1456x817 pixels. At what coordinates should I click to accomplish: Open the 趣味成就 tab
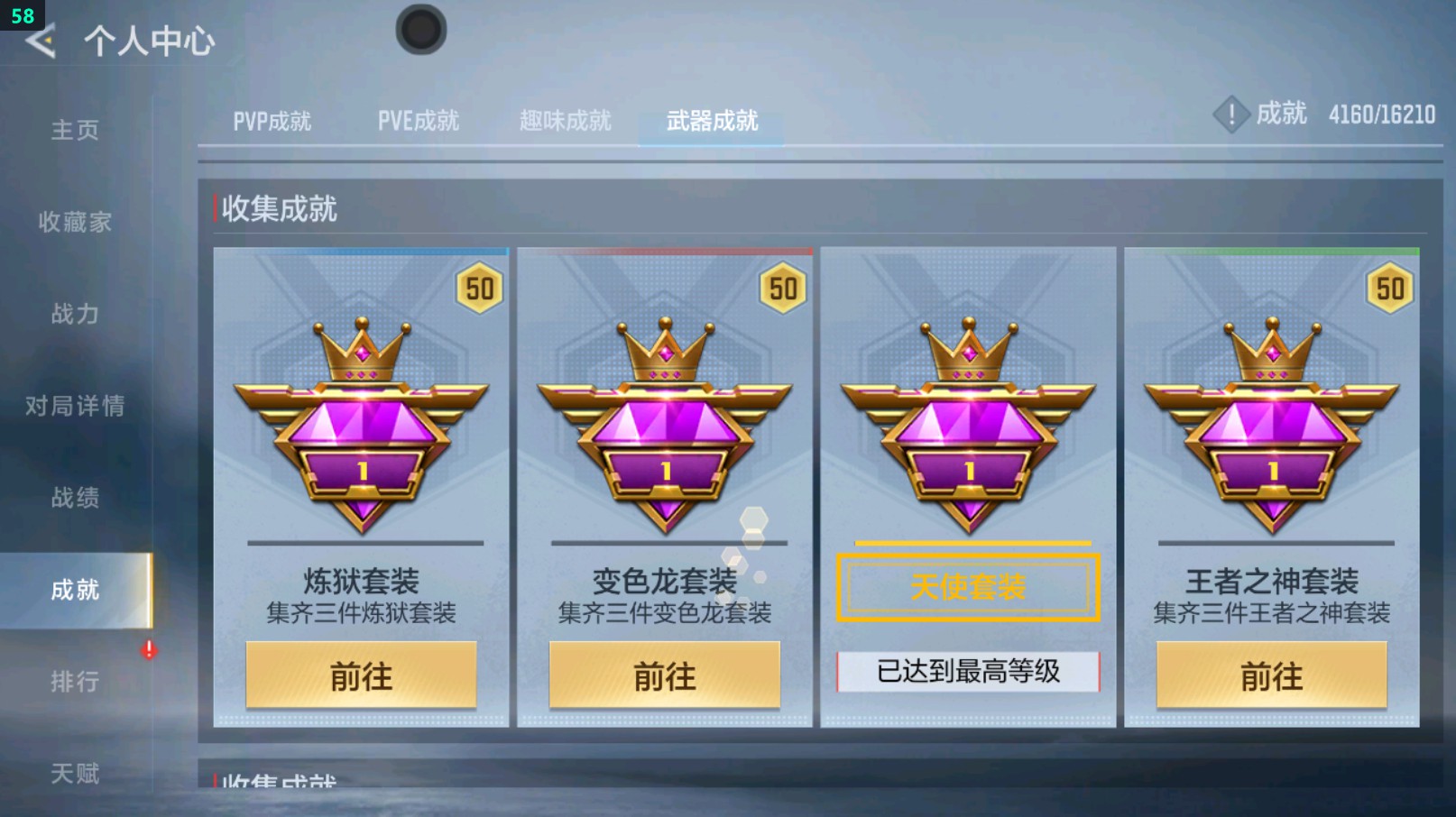pyautogui.click(x=564, y=118)
